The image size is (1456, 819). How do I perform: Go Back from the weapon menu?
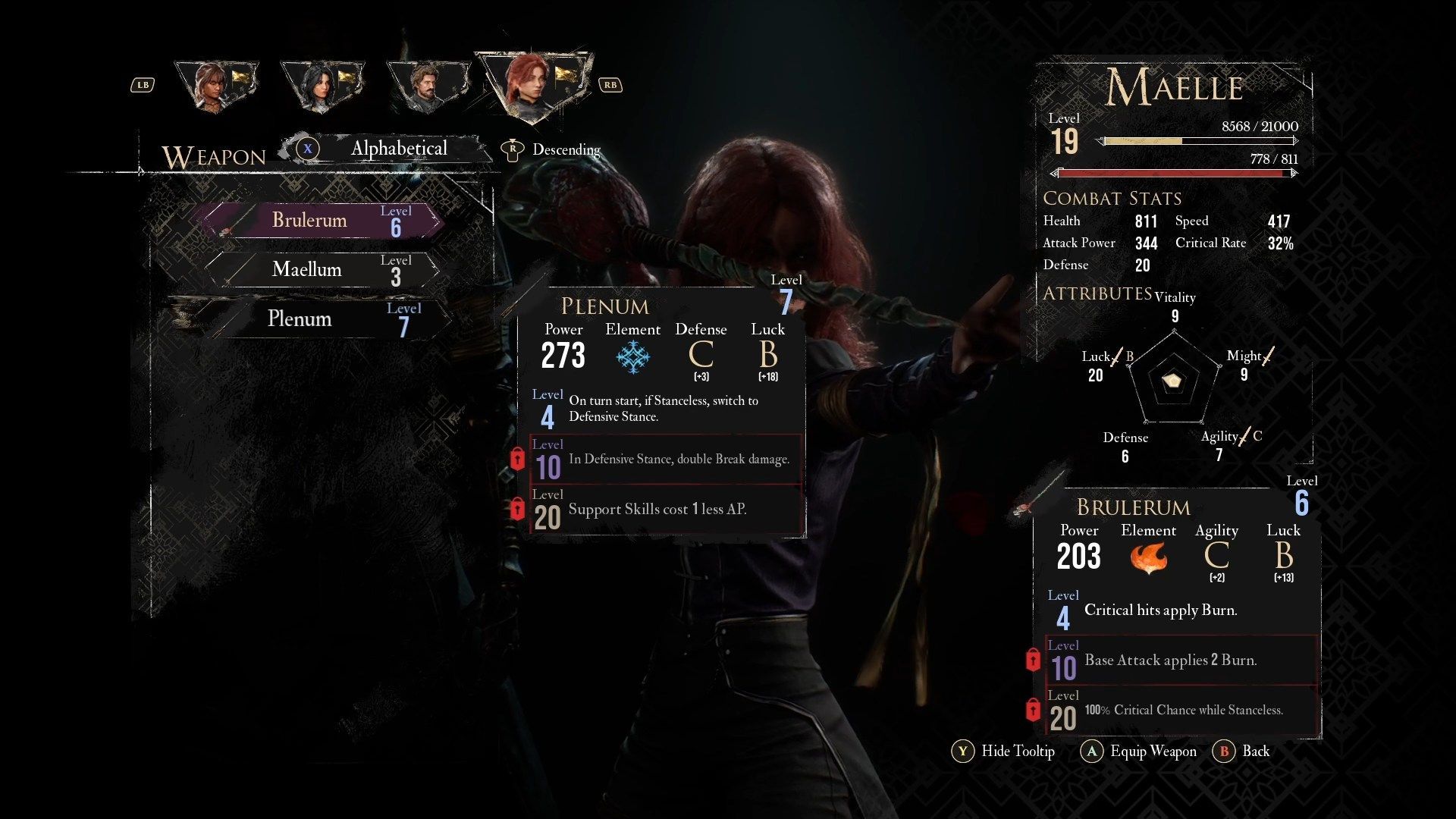(x=1242, y=752)
